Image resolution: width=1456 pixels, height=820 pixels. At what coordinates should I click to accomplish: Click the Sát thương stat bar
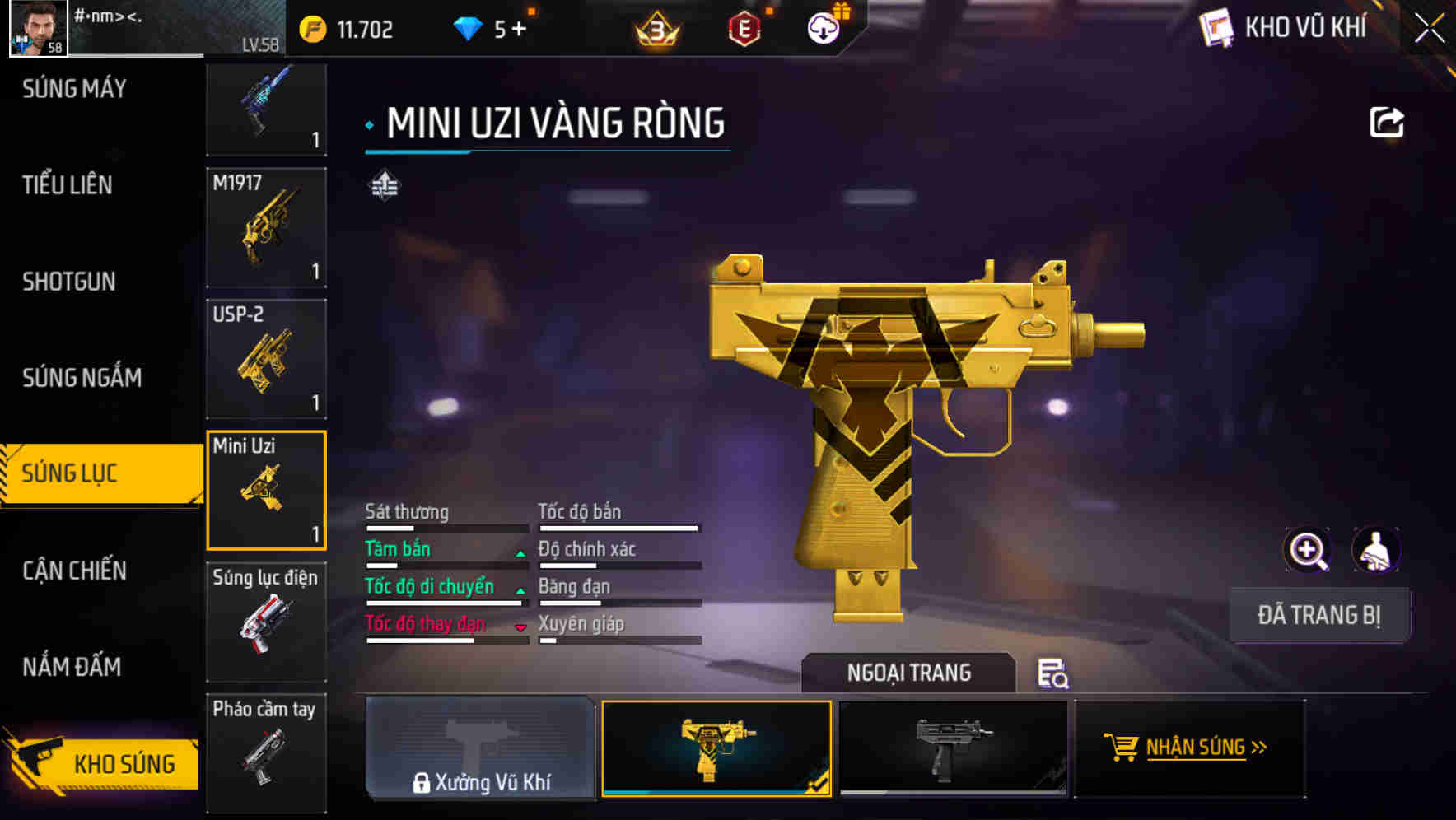point(445,527)
